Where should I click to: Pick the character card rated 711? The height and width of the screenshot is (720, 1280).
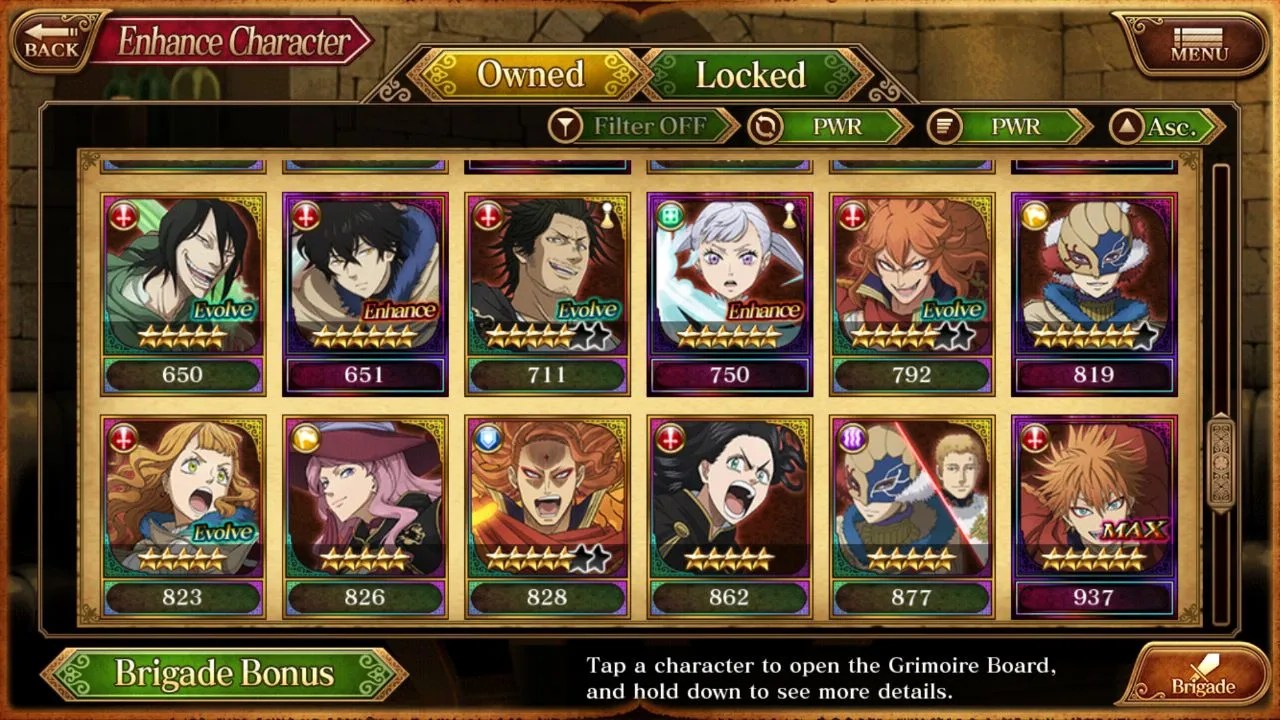547,290
